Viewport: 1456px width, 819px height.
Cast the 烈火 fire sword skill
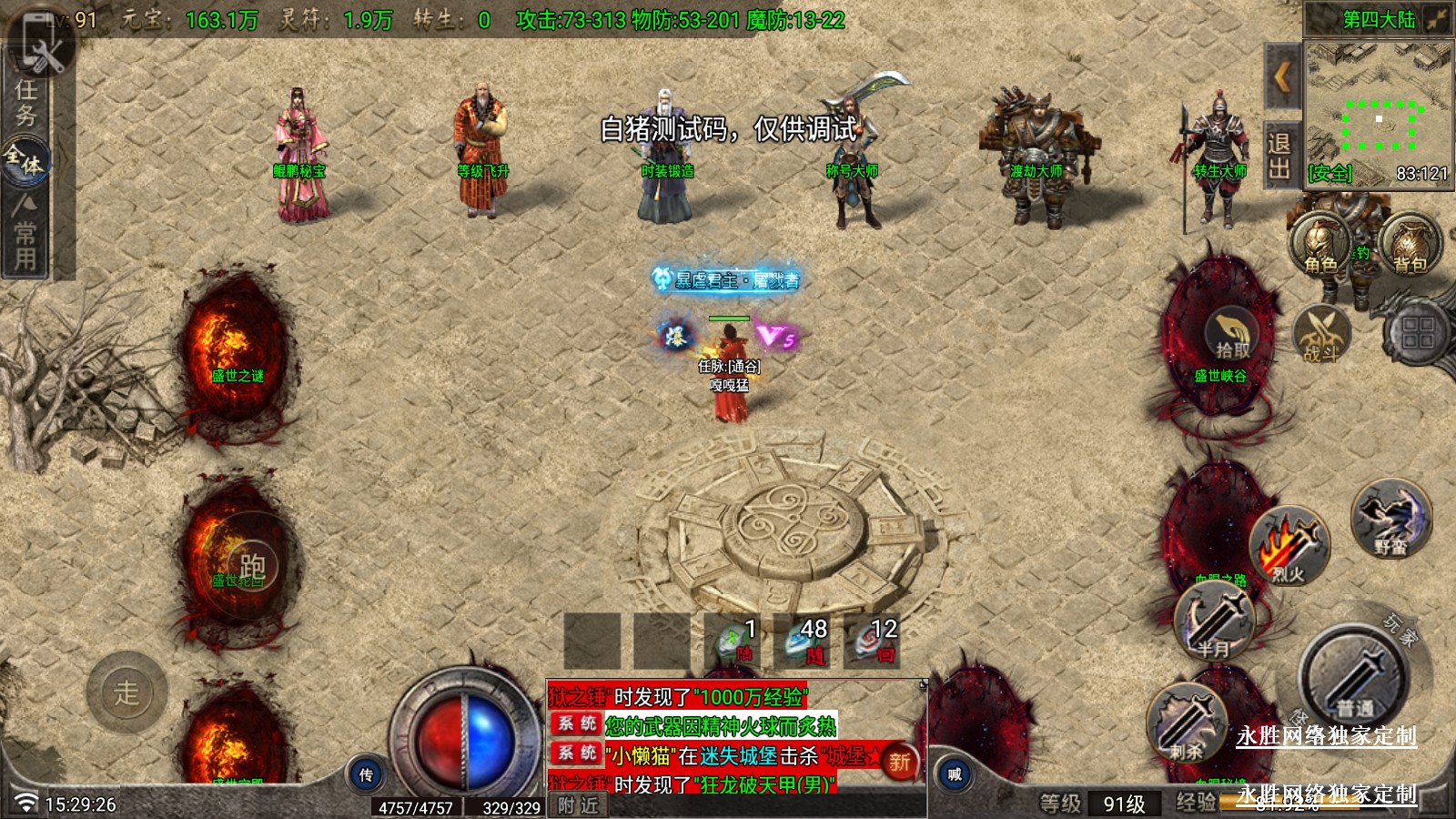[1289, 547]
